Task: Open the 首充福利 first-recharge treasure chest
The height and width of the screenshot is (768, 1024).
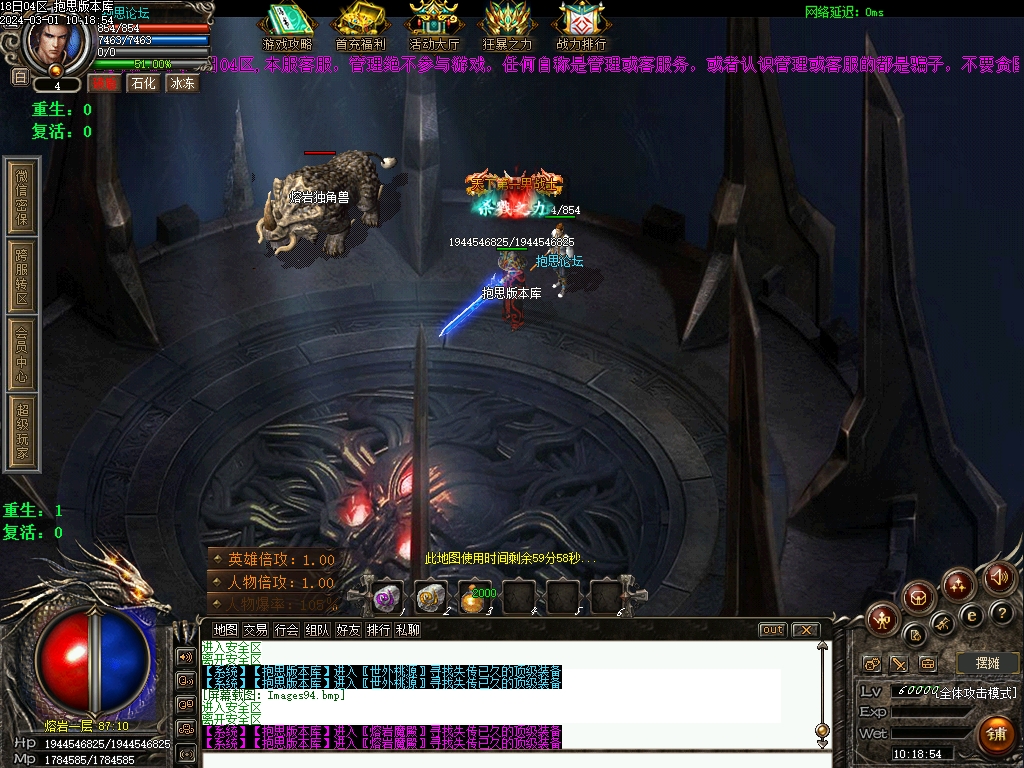Action: point(360,25)
